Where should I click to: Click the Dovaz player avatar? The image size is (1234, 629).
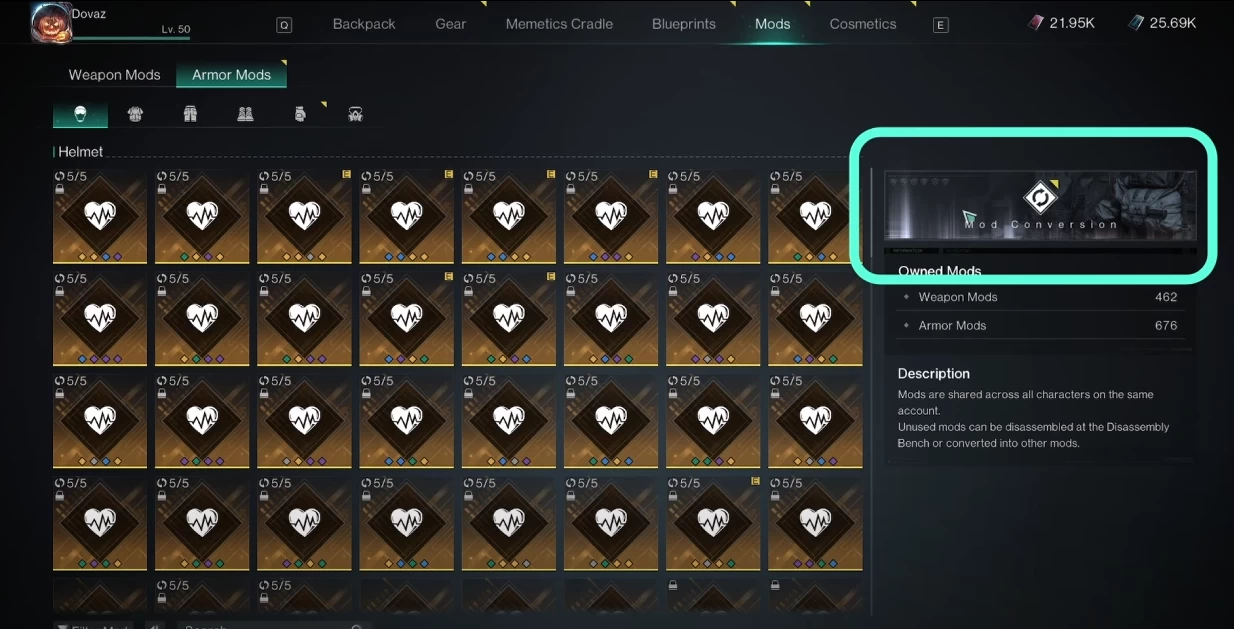pyautogui.click(x=50, y=20)
